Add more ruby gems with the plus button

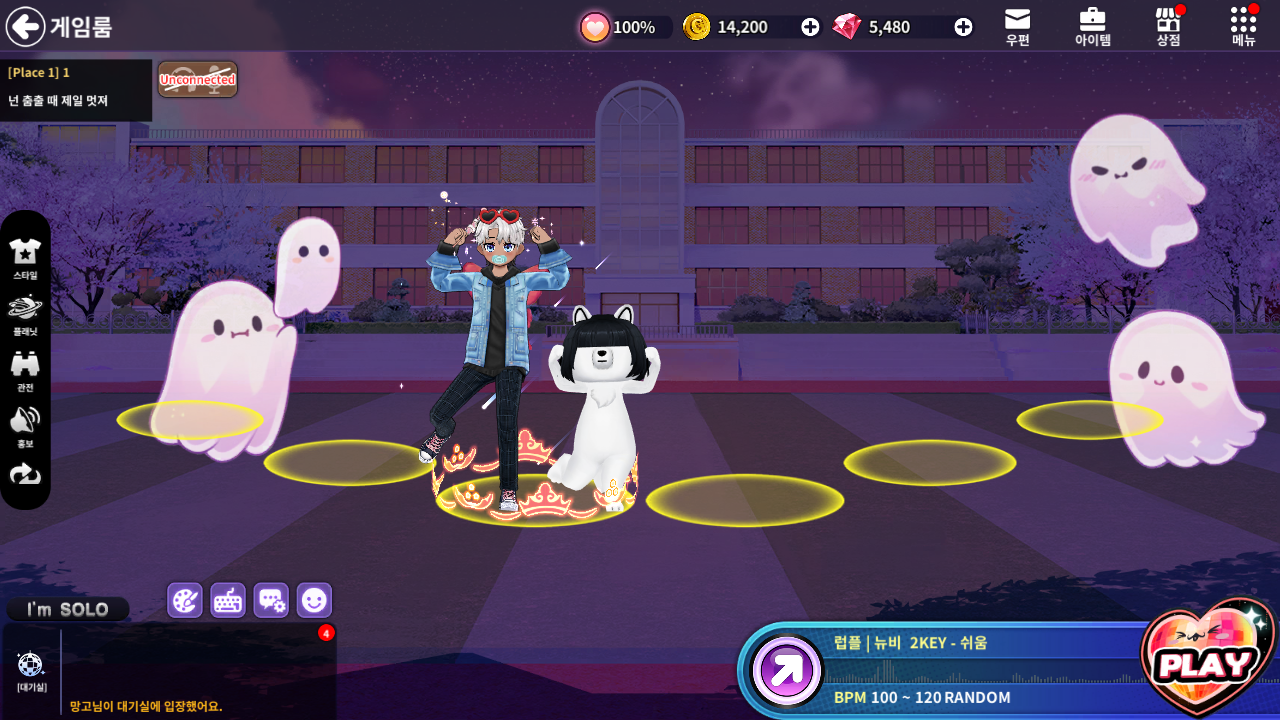963,27
